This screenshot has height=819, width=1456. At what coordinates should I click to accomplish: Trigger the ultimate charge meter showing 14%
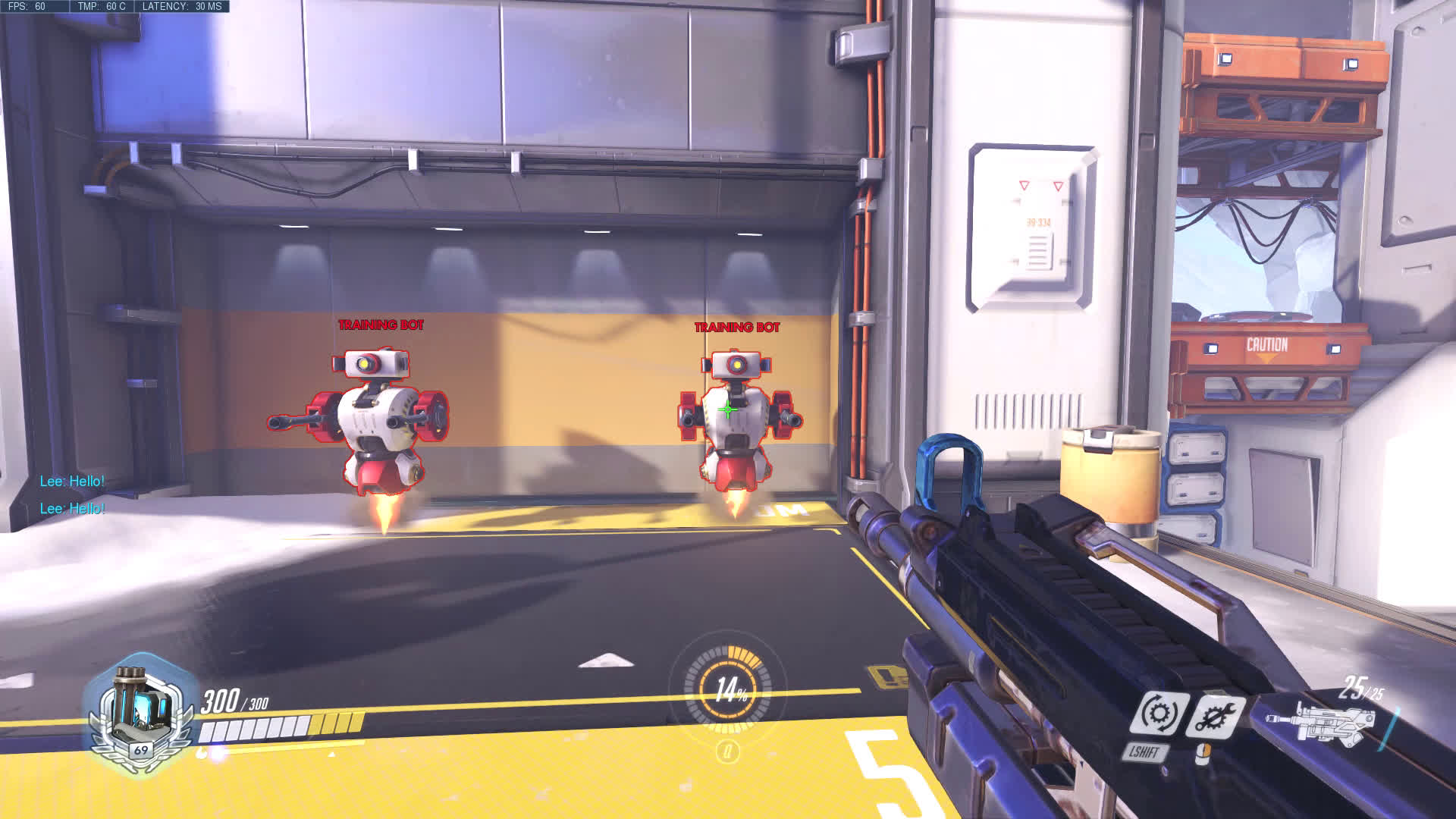730,690
